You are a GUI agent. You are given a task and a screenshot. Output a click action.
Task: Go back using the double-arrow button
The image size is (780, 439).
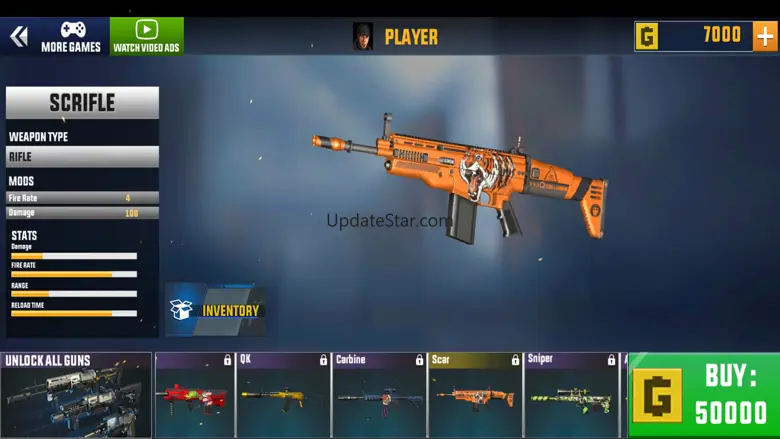pos(18,37)
